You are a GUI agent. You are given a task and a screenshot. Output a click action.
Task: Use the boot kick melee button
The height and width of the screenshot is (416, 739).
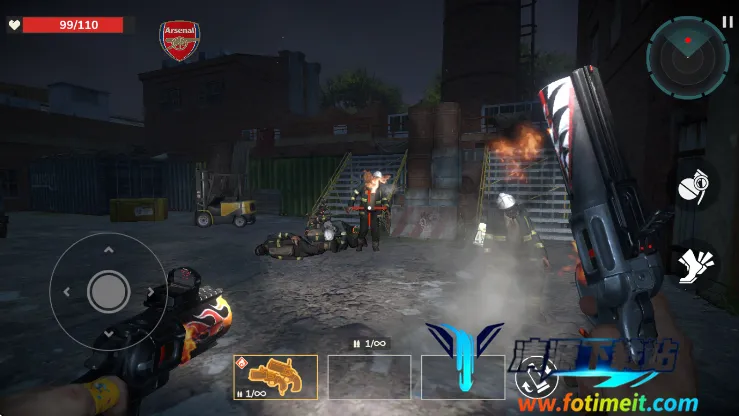click(x=694, y=268)
